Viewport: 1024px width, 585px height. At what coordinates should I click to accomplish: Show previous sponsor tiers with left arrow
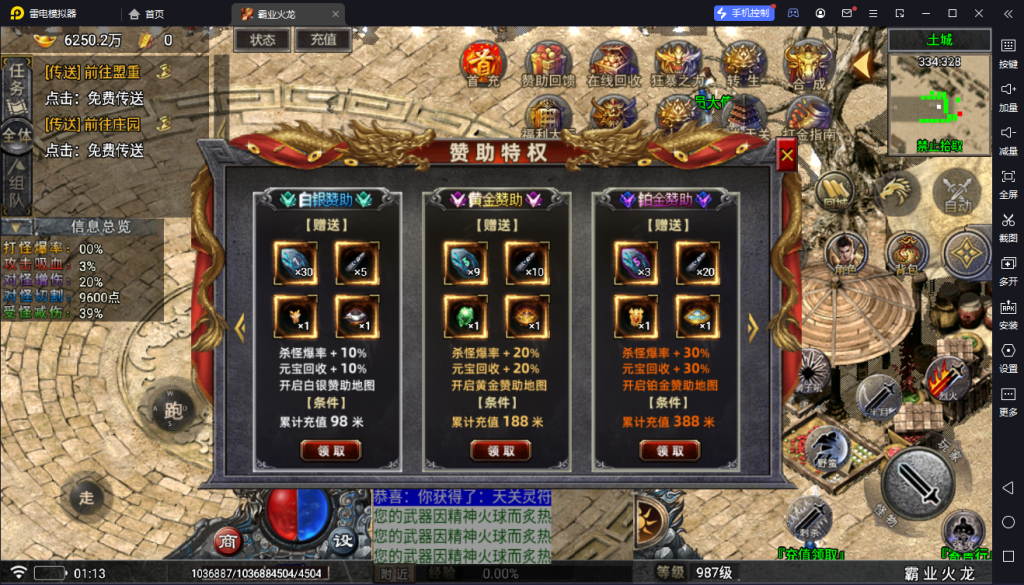[x=240, y=326]
